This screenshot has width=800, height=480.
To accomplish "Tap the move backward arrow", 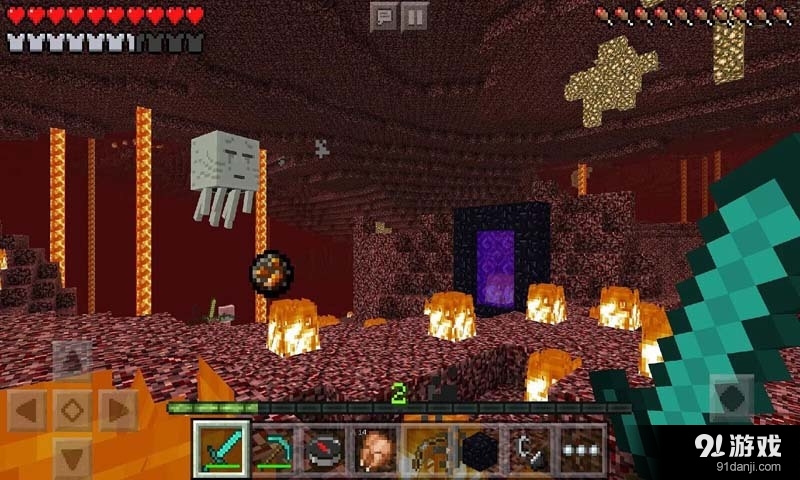I will coord(72,455).
